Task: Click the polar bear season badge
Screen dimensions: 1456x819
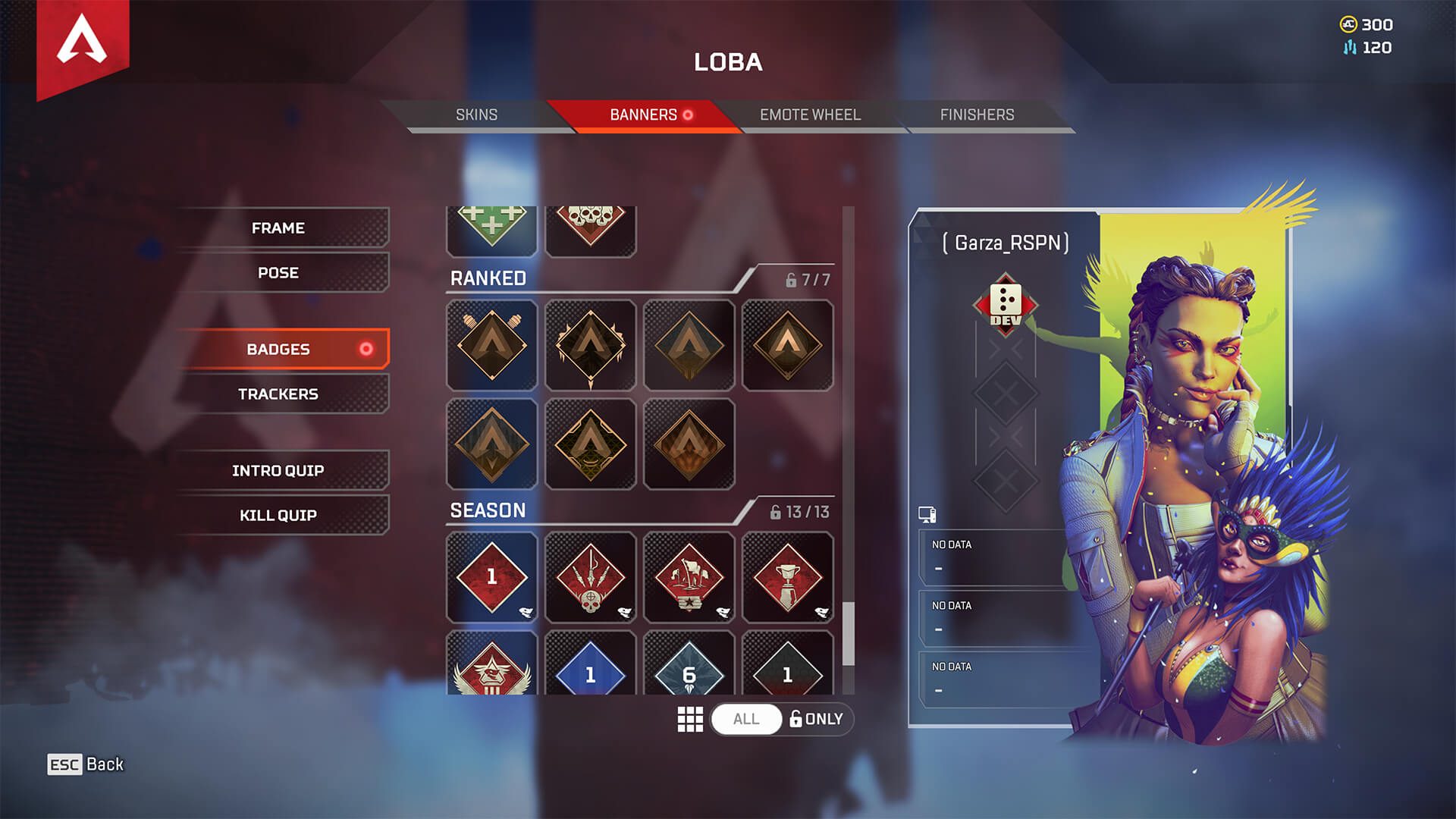Action: click(x=690, y=576)
